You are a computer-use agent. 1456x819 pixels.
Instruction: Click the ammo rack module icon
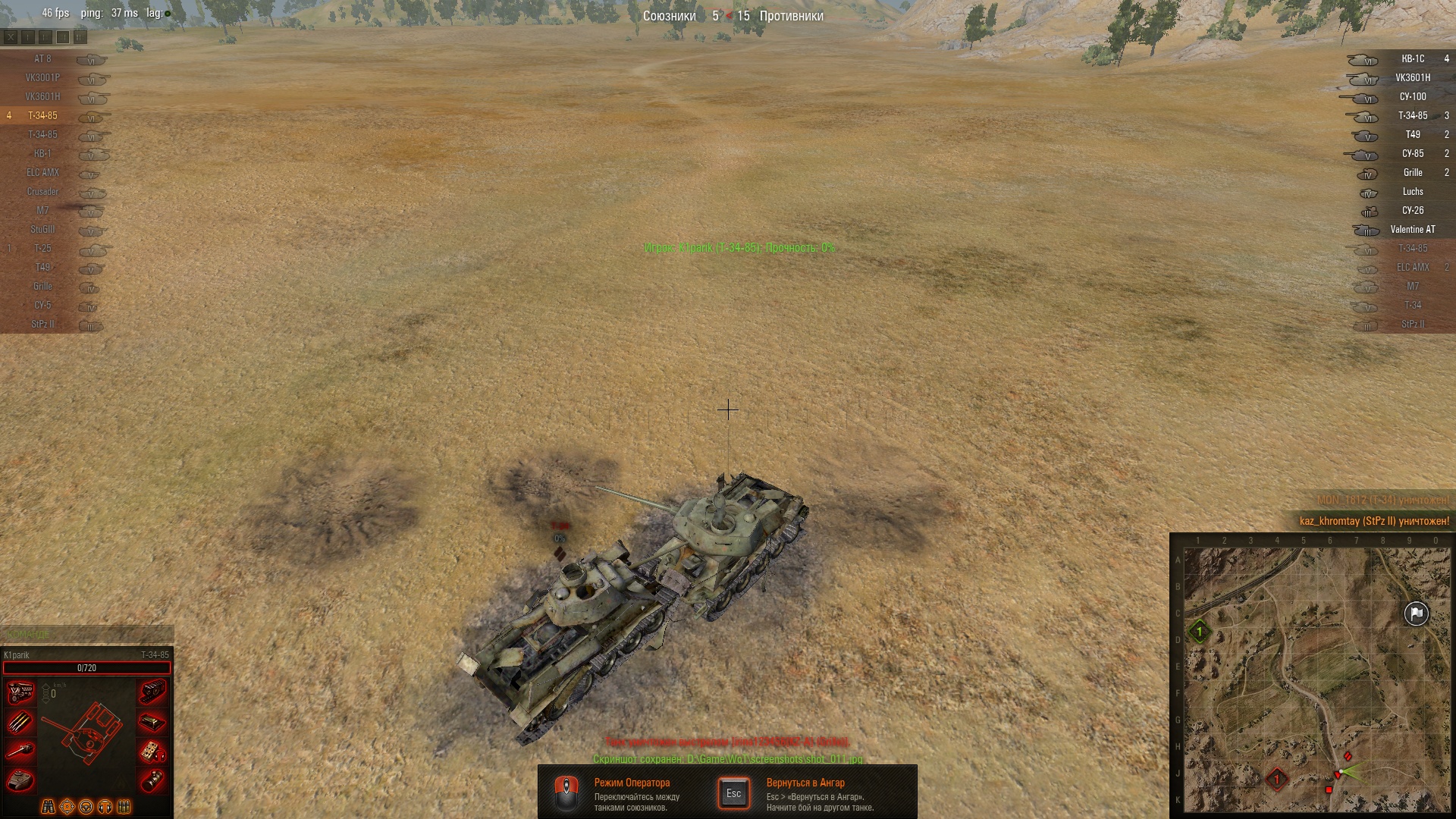(20, 722)
